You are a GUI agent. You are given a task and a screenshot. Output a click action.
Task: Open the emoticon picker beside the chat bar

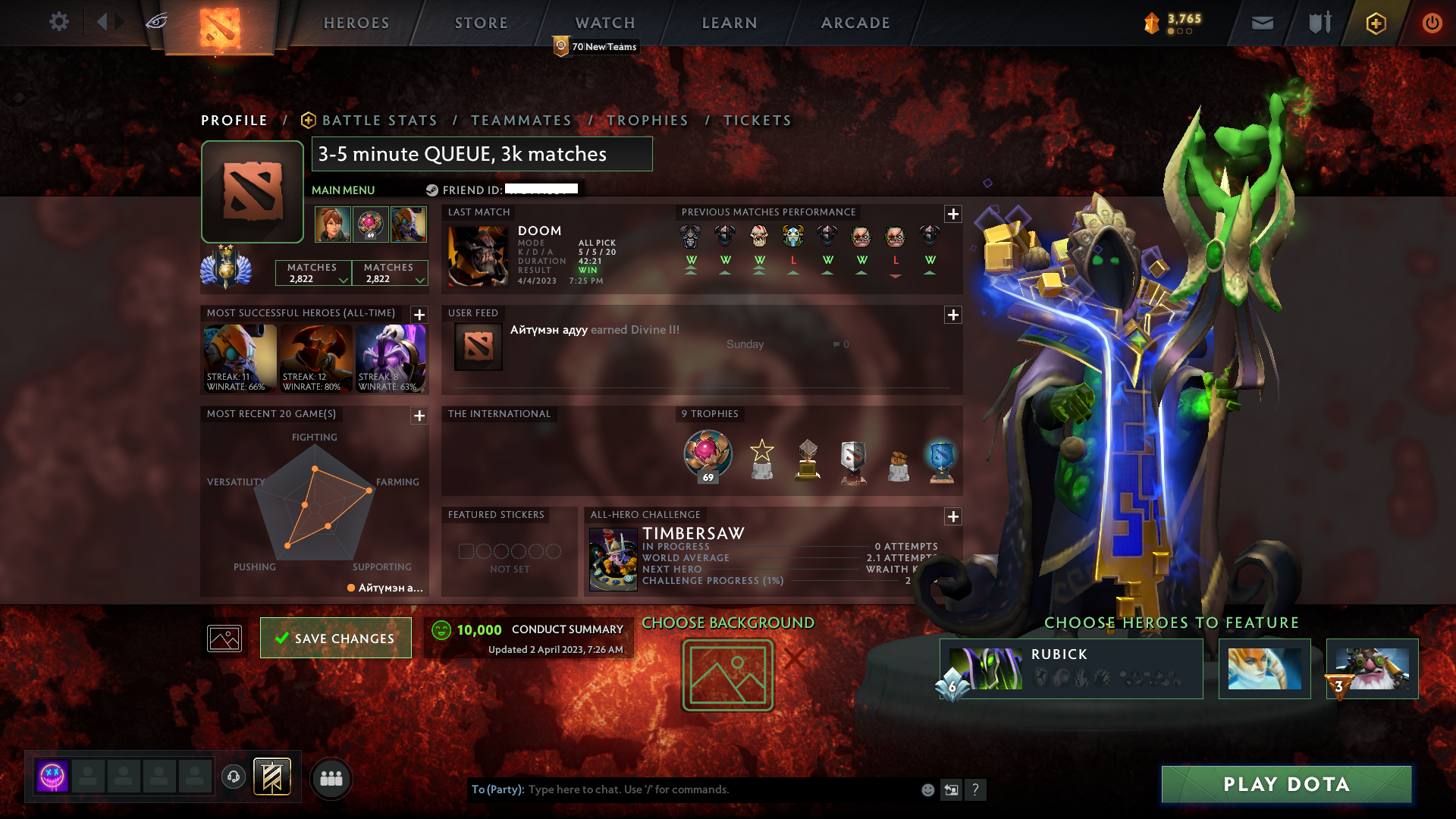pyautogui.click(x=927, y=789)
